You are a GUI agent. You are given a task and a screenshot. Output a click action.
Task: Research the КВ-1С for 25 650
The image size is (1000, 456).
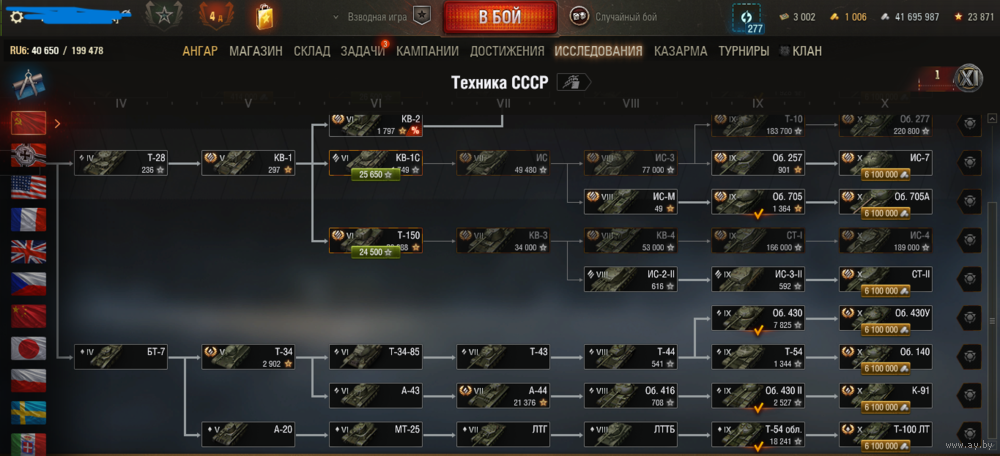pos(376,175)
